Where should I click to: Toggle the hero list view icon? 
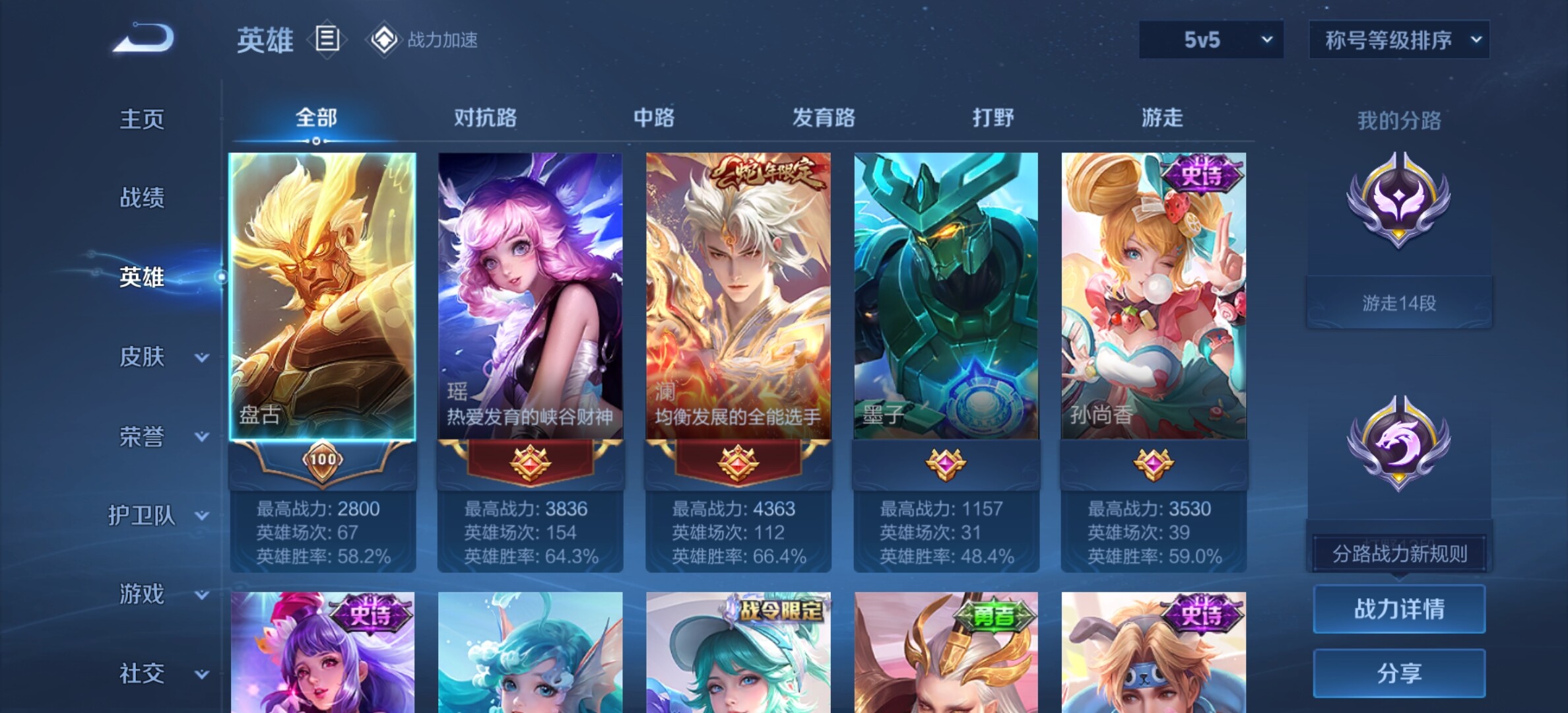(327, 40)
